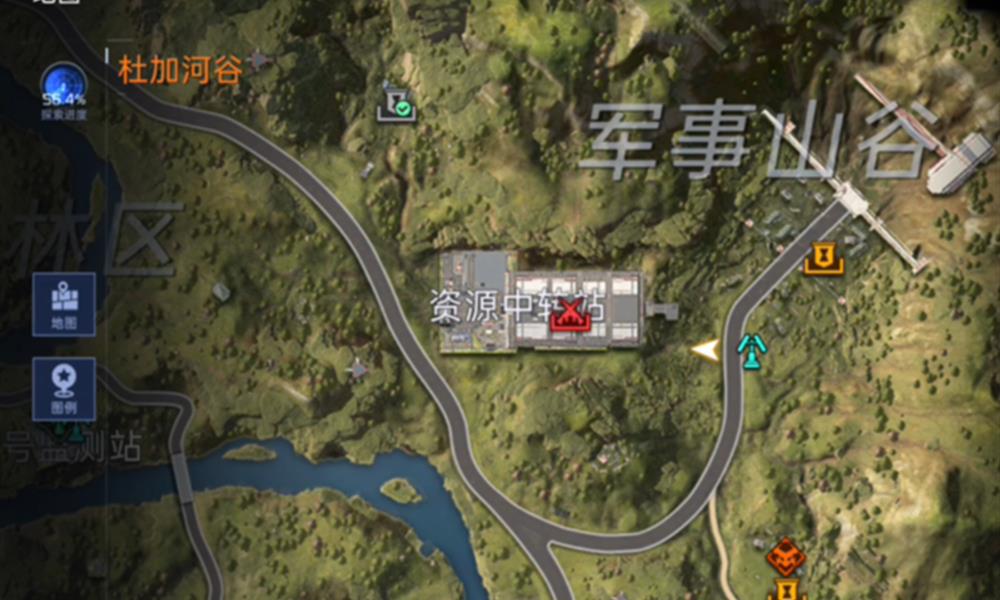
Task: Click the cyan tower map marker
Action: [751, 348]
